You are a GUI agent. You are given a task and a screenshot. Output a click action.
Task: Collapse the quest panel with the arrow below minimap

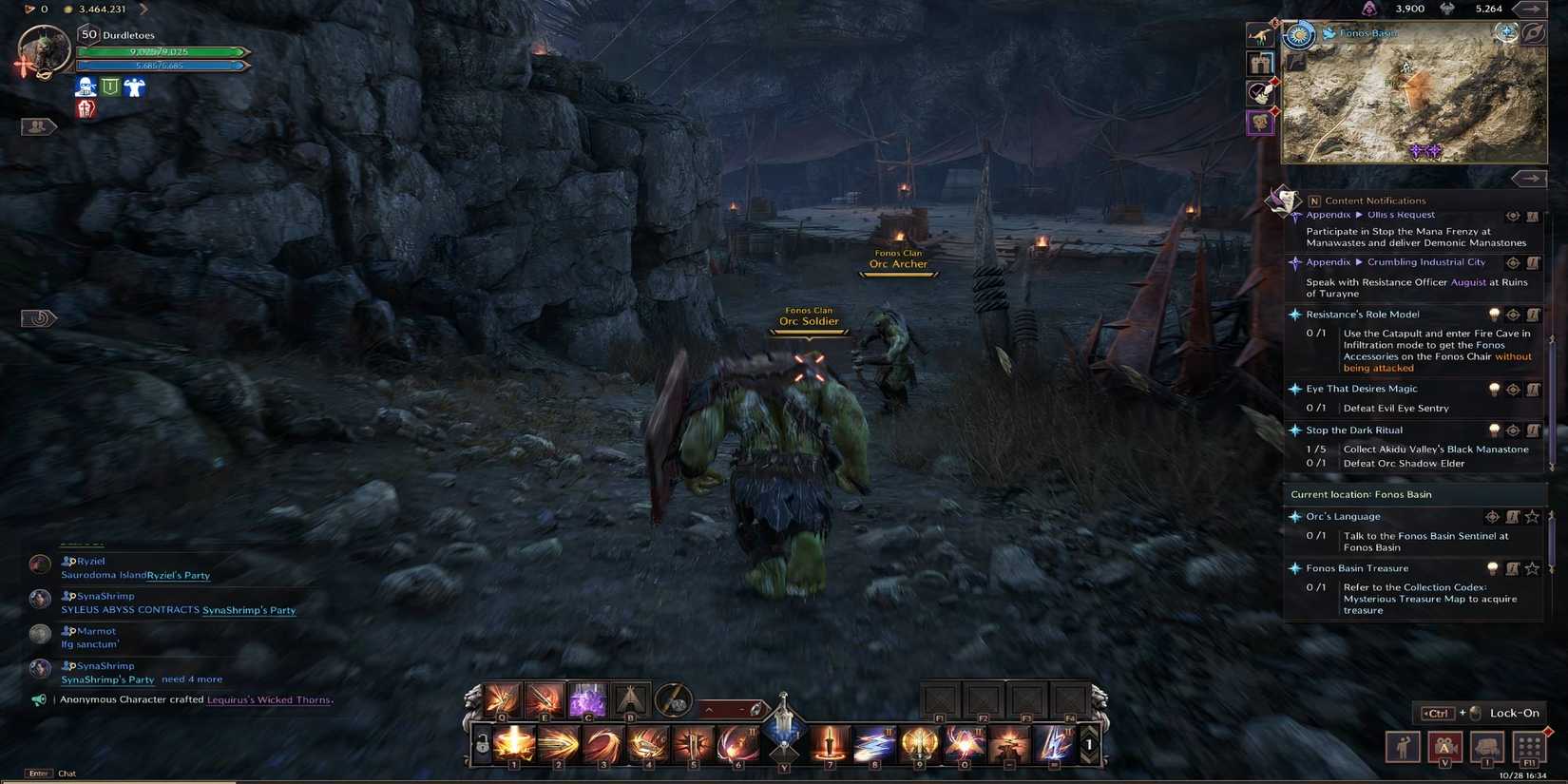tap(1530, 178)
